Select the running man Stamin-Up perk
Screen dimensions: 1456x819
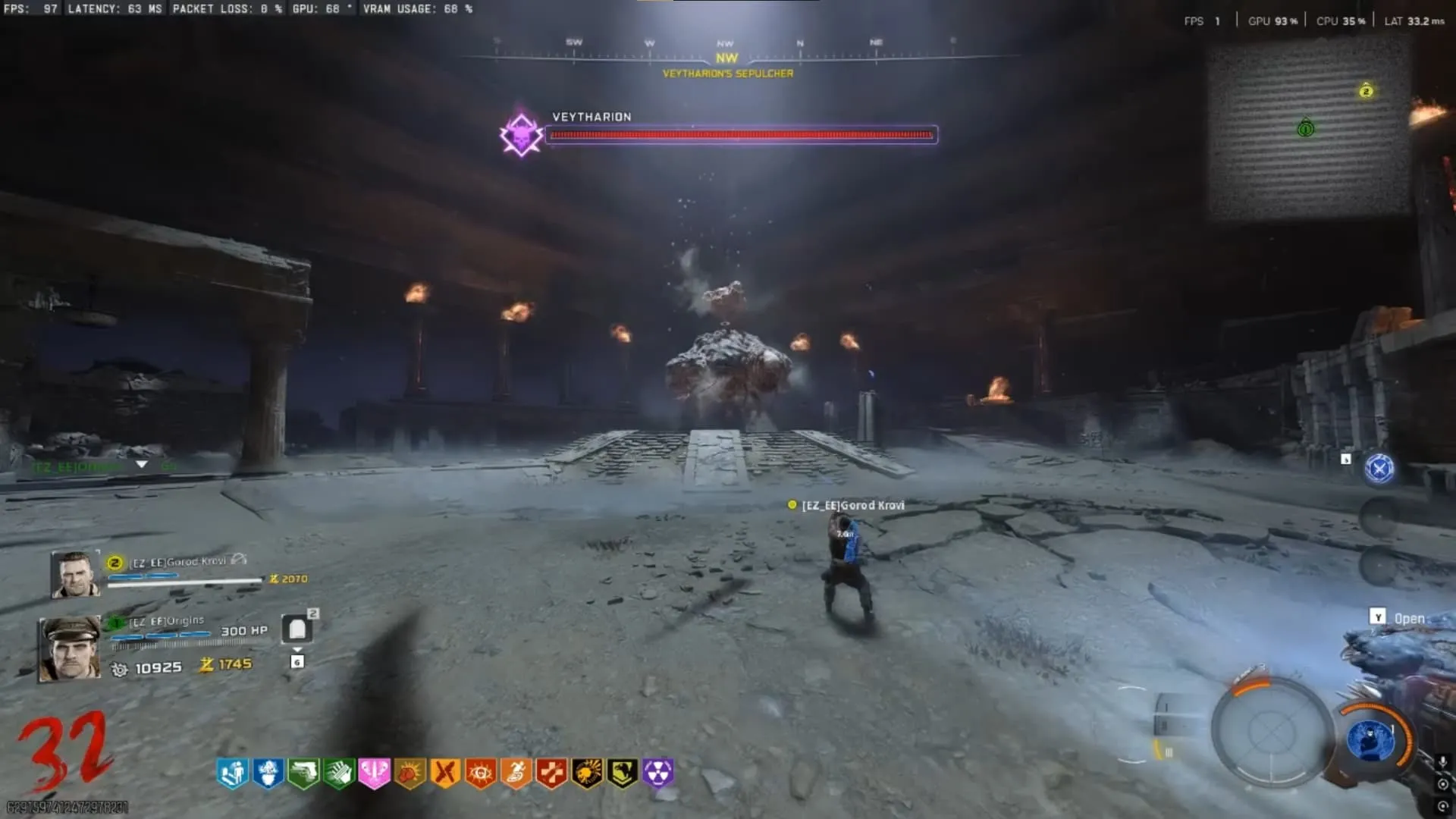(x=516, y=773)
